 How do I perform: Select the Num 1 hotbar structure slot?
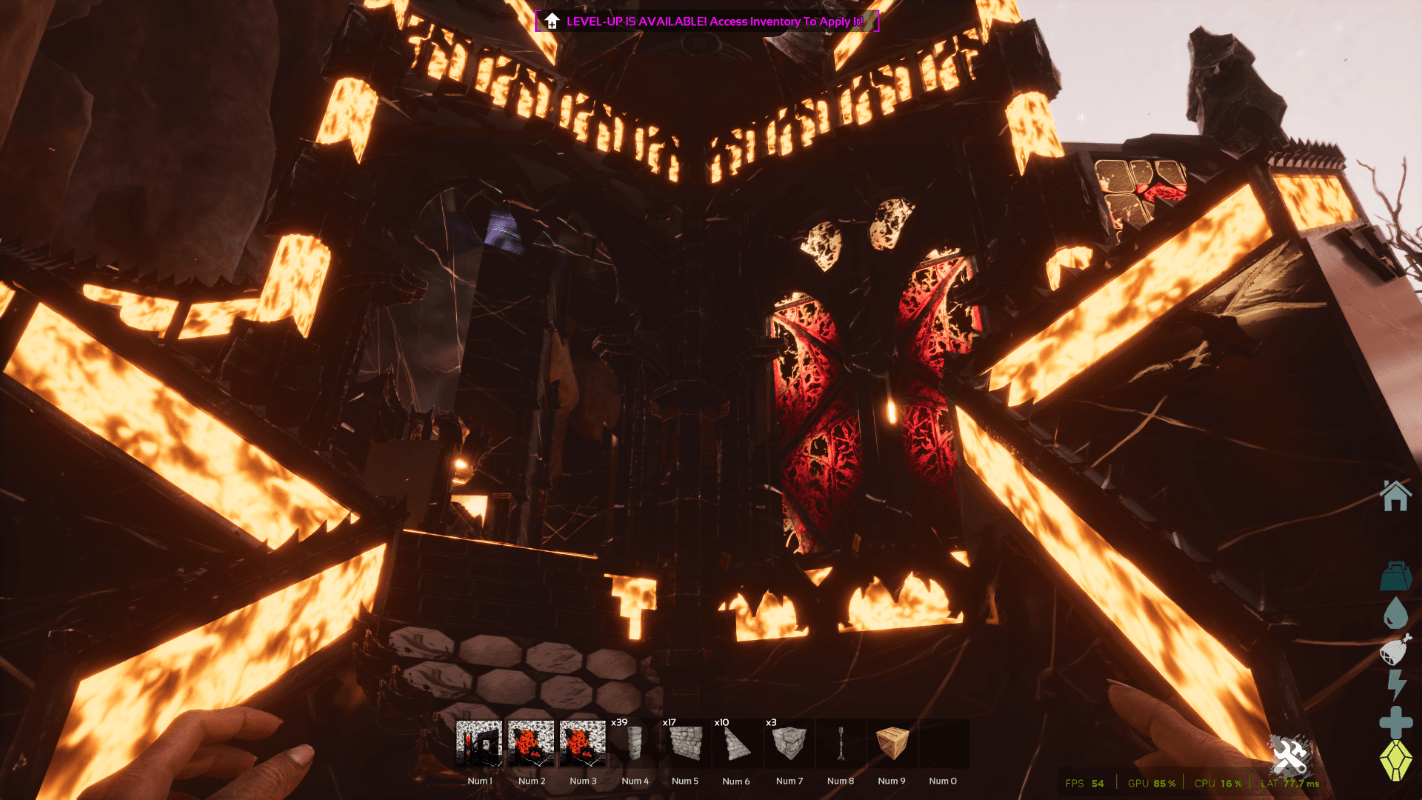[479, 744]
